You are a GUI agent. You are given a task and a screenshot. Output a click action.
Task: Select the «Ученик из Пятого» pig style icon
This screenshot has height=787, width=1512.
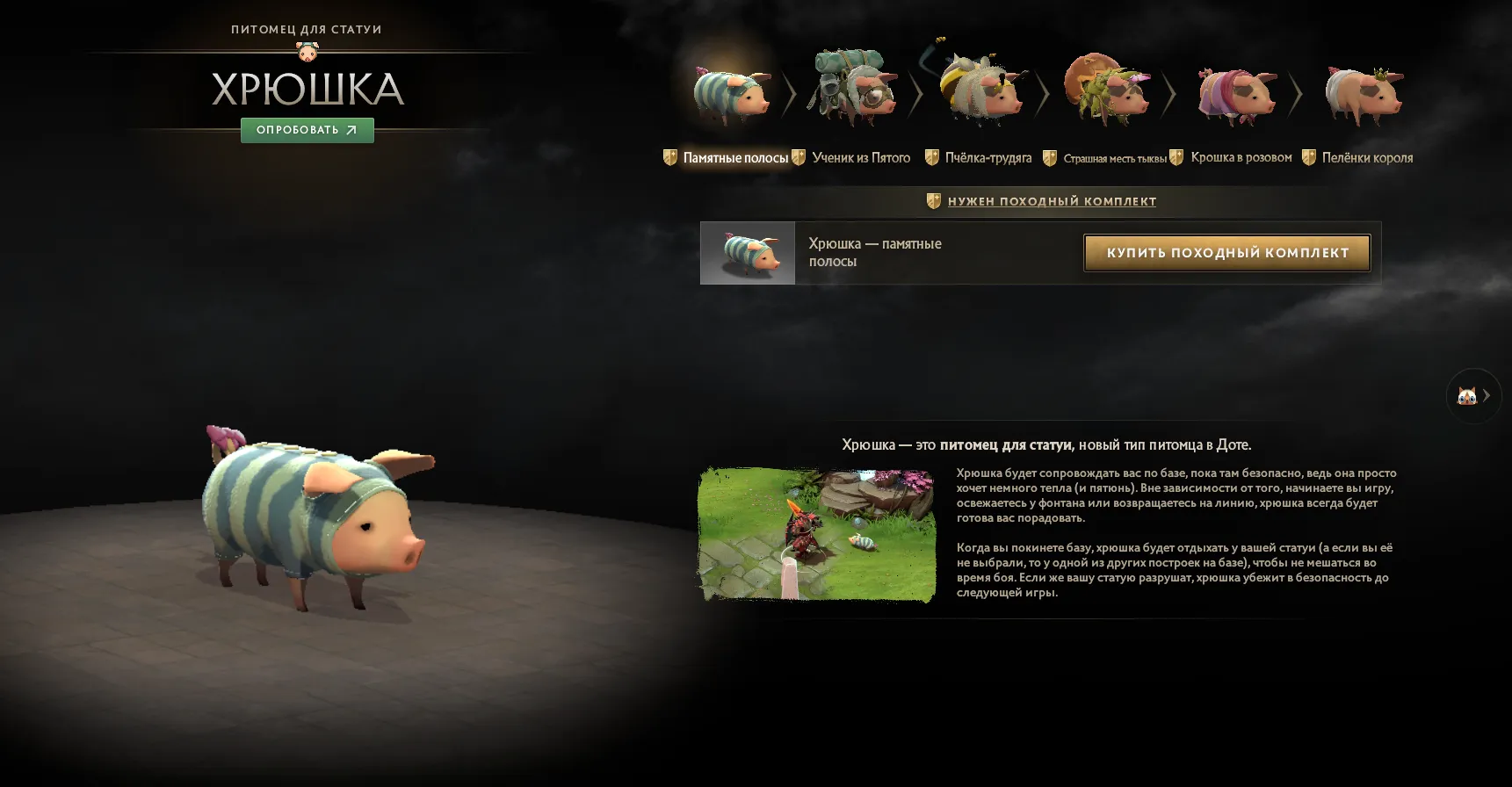pos(855,88)
